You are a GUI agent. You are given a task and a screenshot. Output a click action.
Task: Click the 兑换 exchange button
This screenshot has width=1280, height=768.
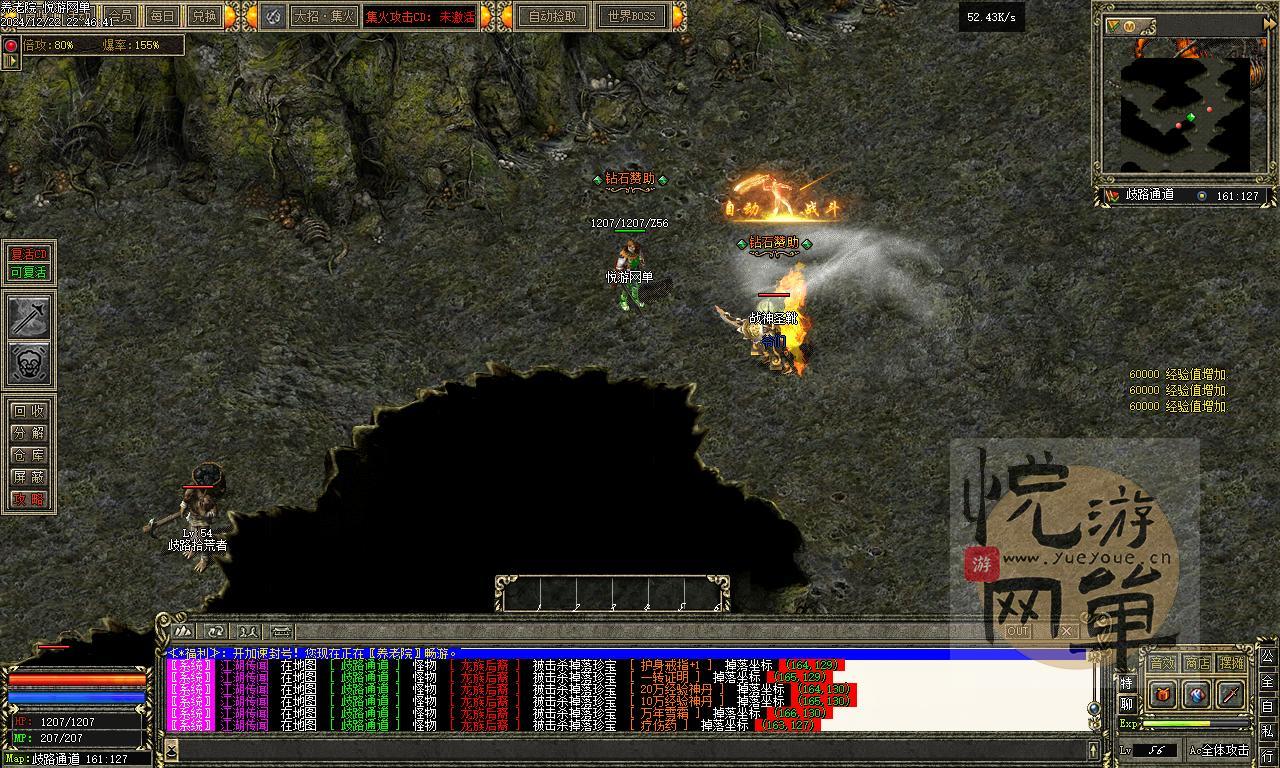pyautogui.click(x=204, y=16)
